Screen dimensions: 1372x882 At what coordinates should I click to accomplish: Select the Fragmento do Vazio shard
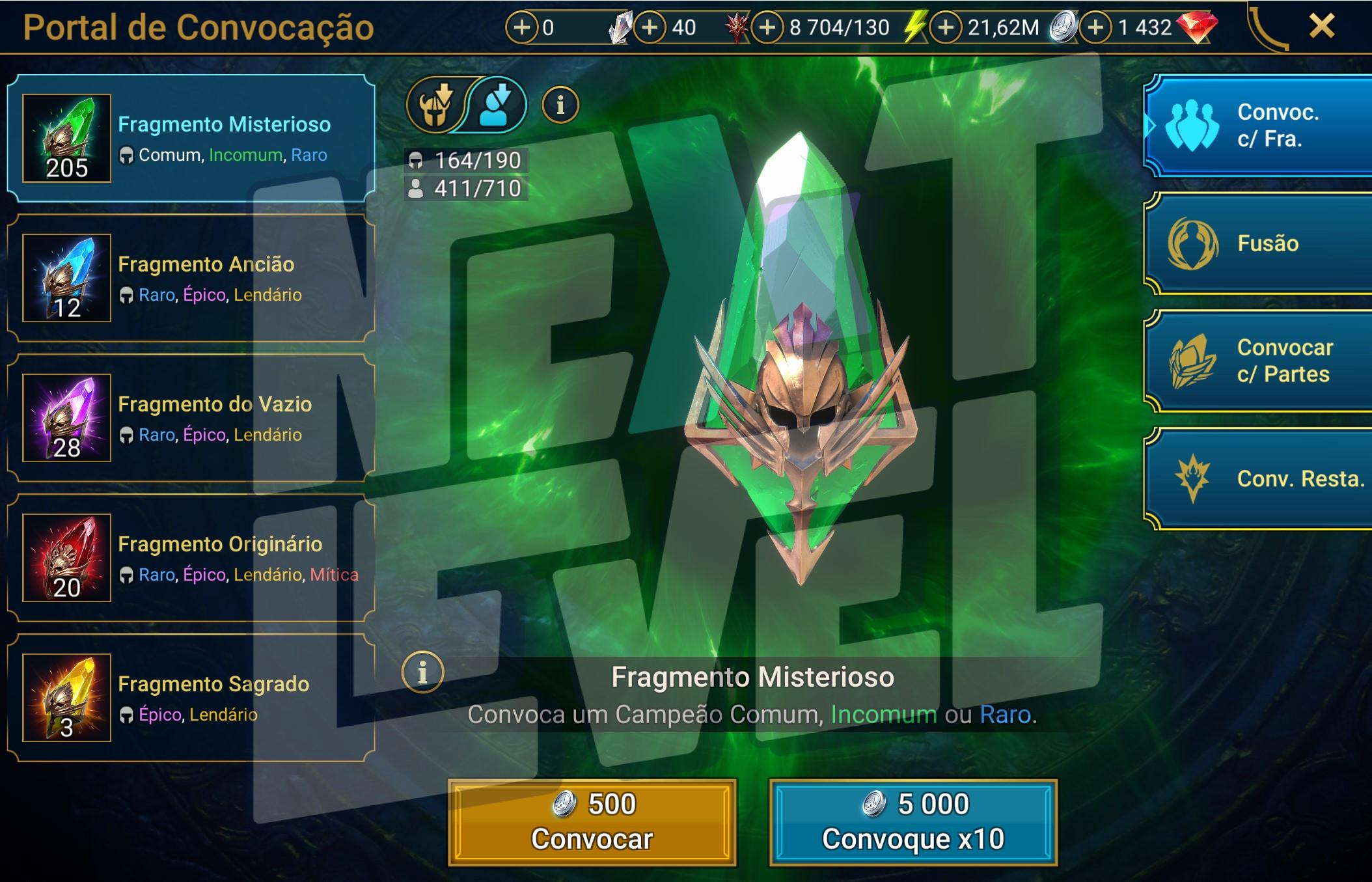click(191, 418)
